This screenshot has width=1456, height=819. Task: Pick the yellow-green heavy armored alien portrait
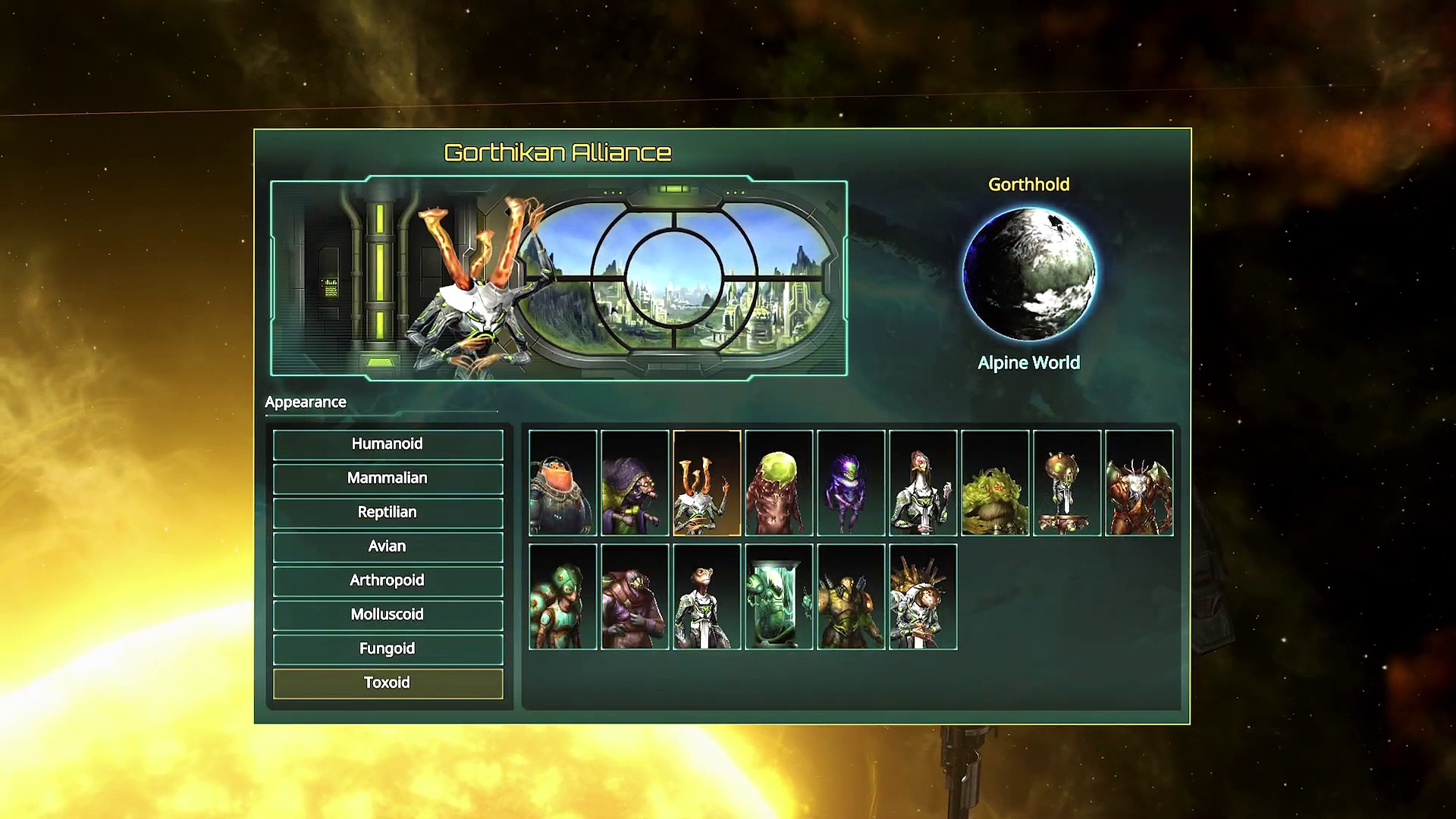851,597
